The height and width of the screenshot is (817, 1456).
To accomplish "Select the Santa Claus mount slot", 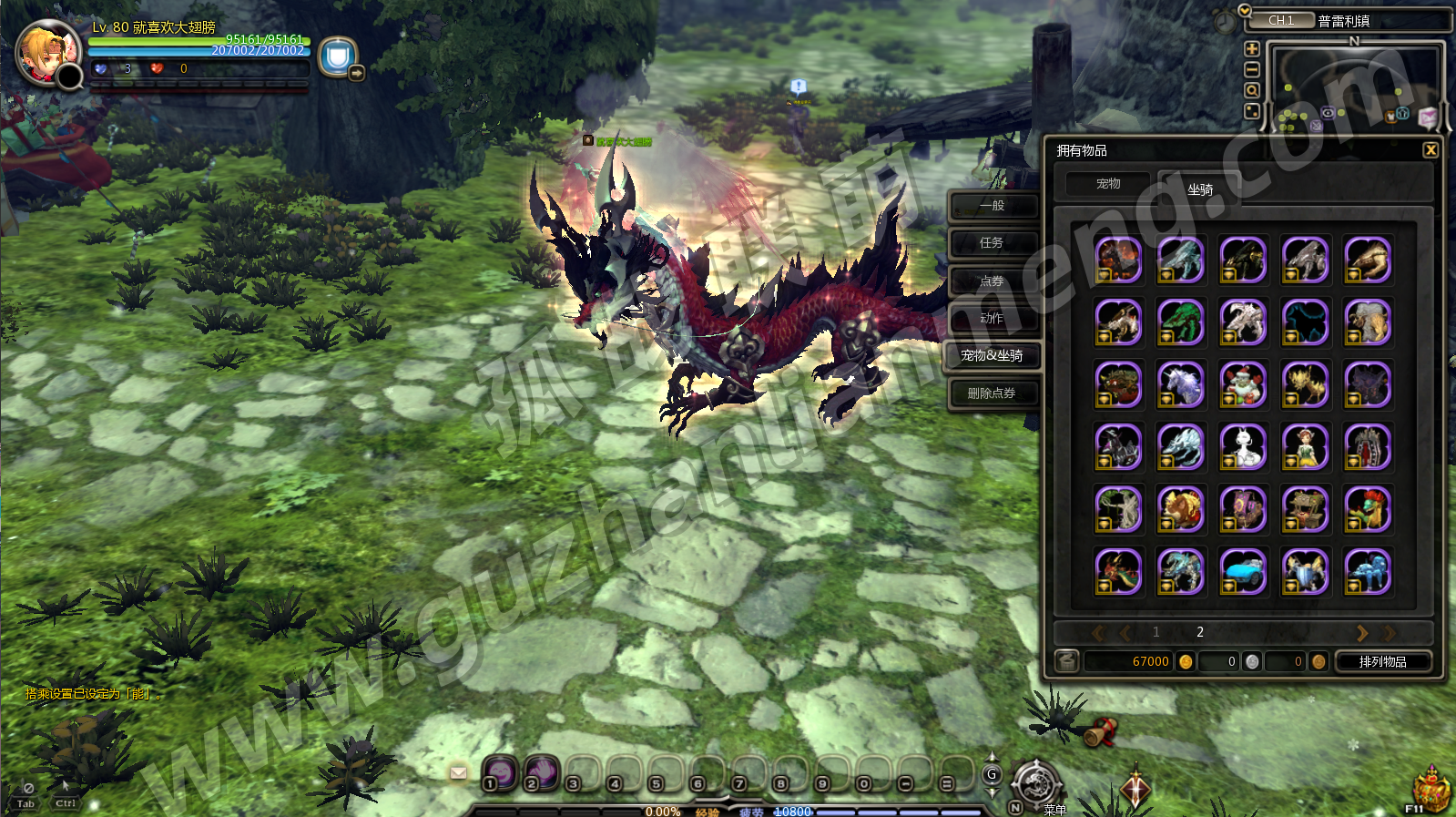I will click(1243, 383).
